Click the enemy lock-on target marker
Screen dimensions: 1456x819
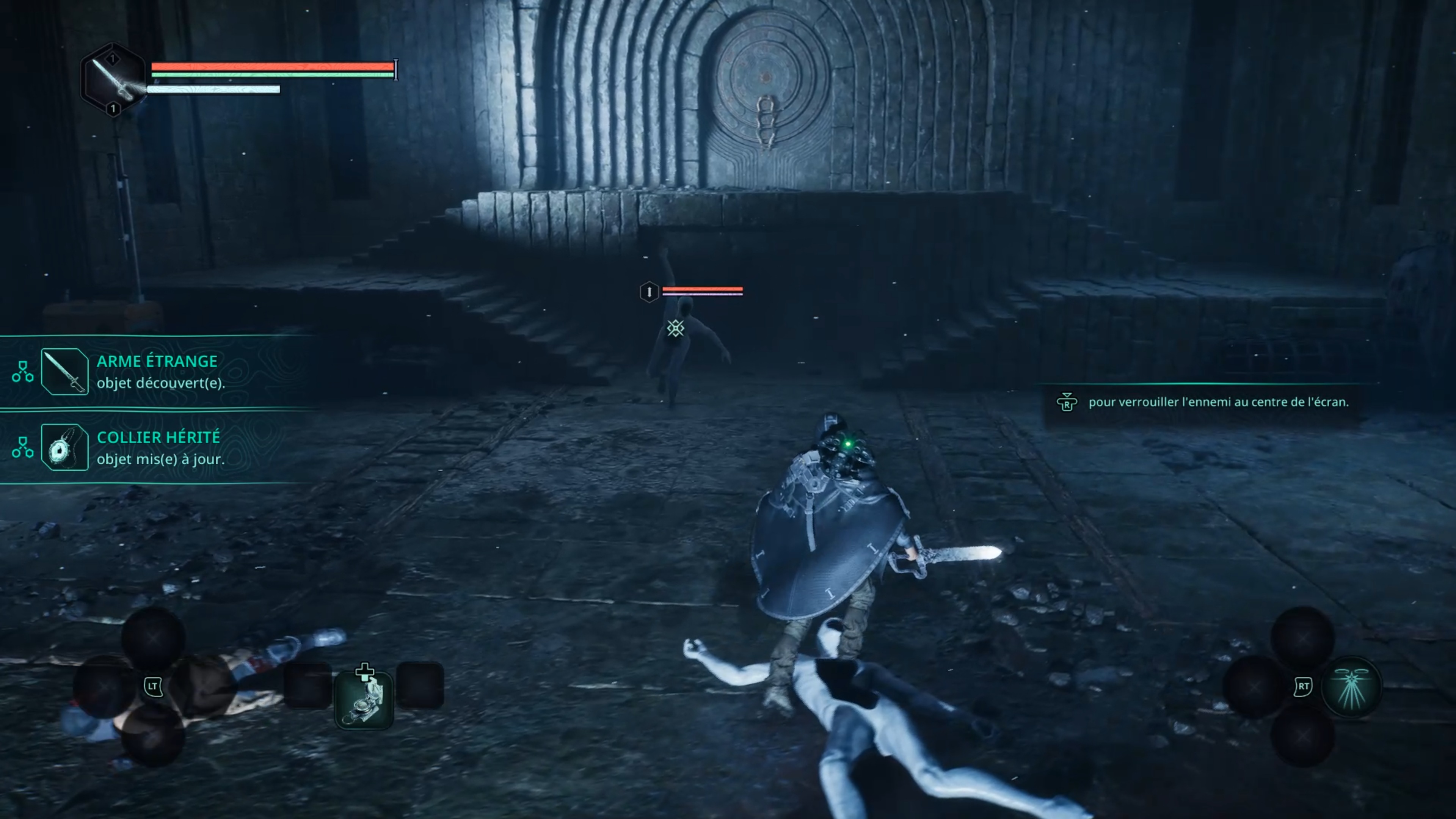point(675,328)
